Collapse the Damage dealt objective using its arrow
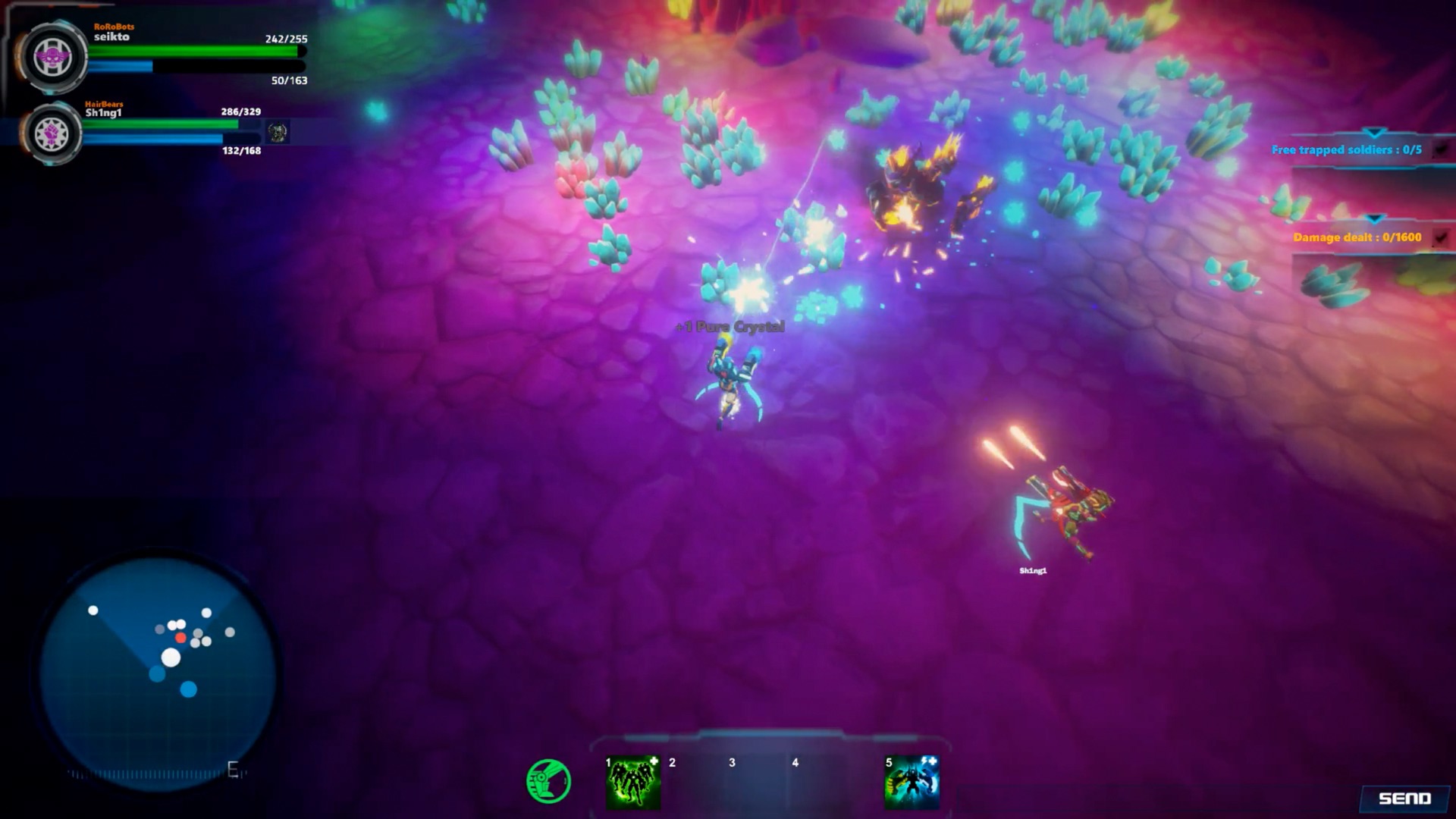 pos(1374,220)
